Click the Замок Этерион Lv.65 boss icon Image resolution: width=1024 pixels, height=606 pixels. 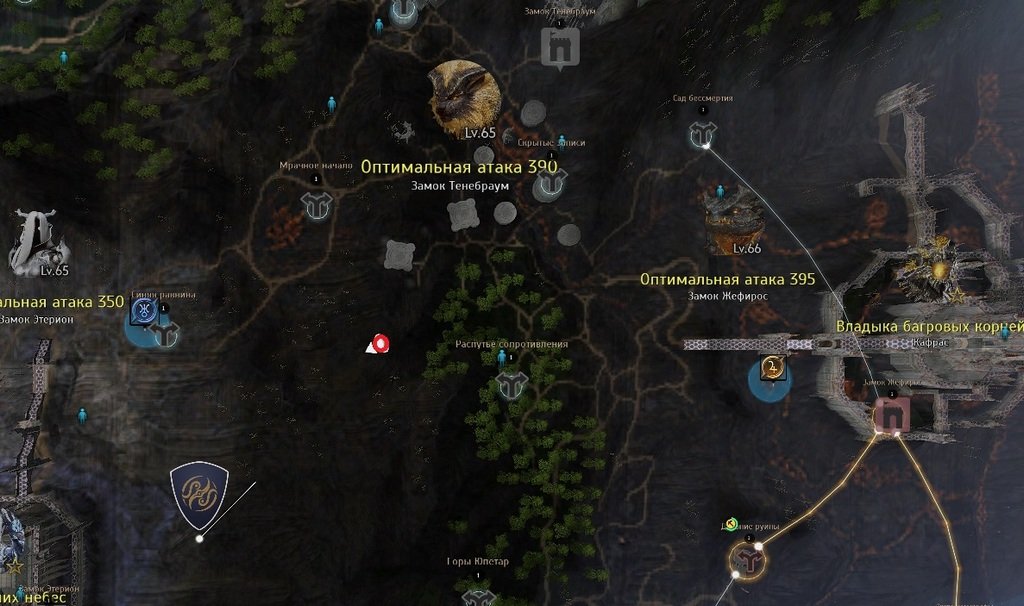click(x=37, y=243)
